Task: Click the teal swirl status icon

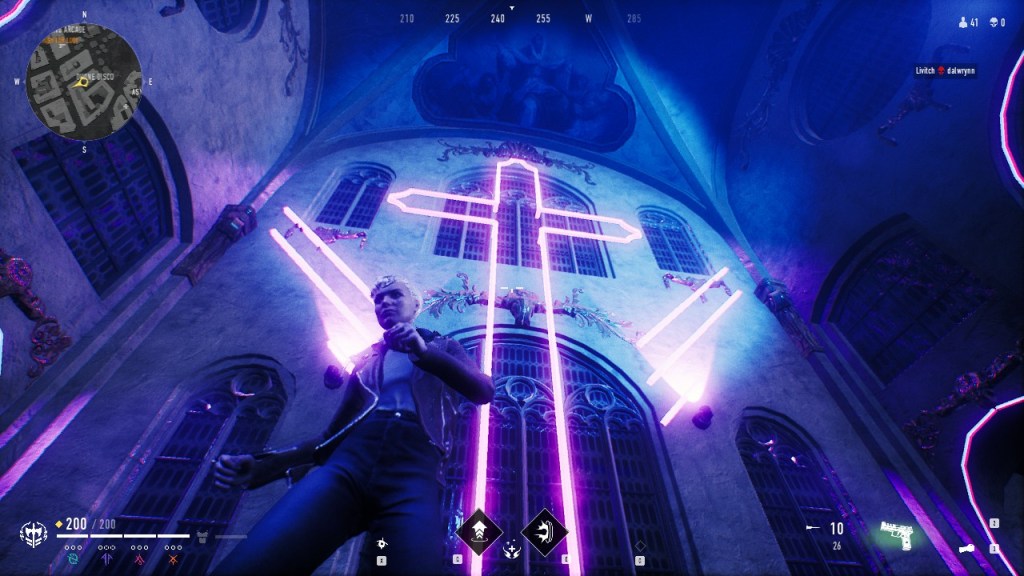Action: (x=73, y=560)
